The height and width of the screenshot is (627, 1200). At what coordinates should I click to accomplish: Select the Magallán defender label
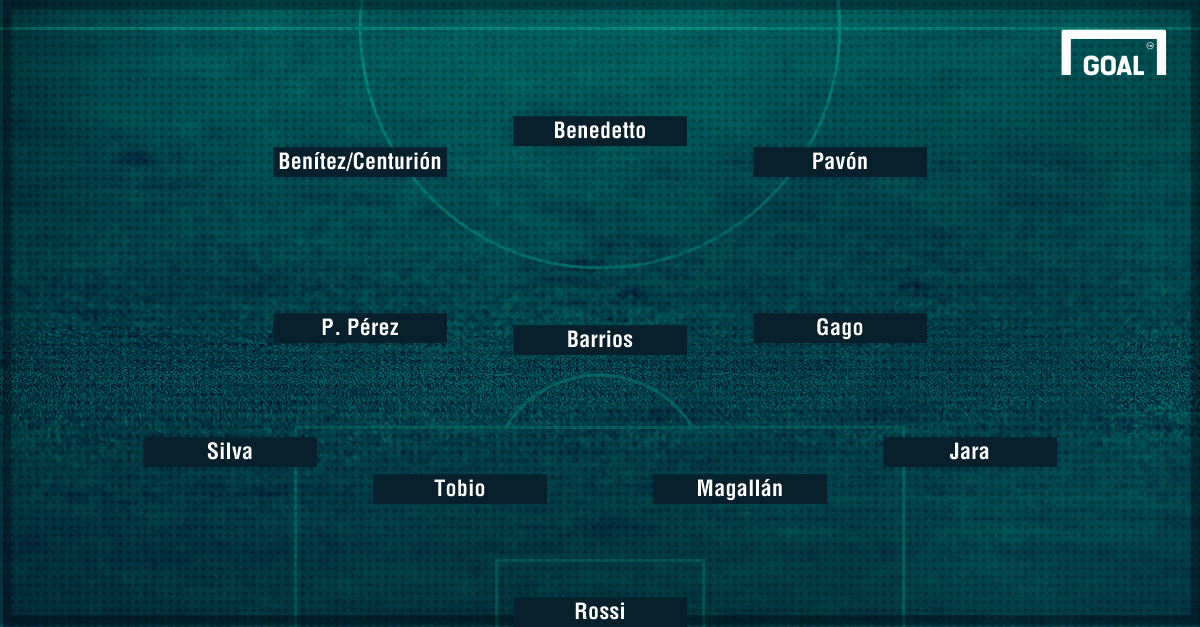tap(740, 489)
